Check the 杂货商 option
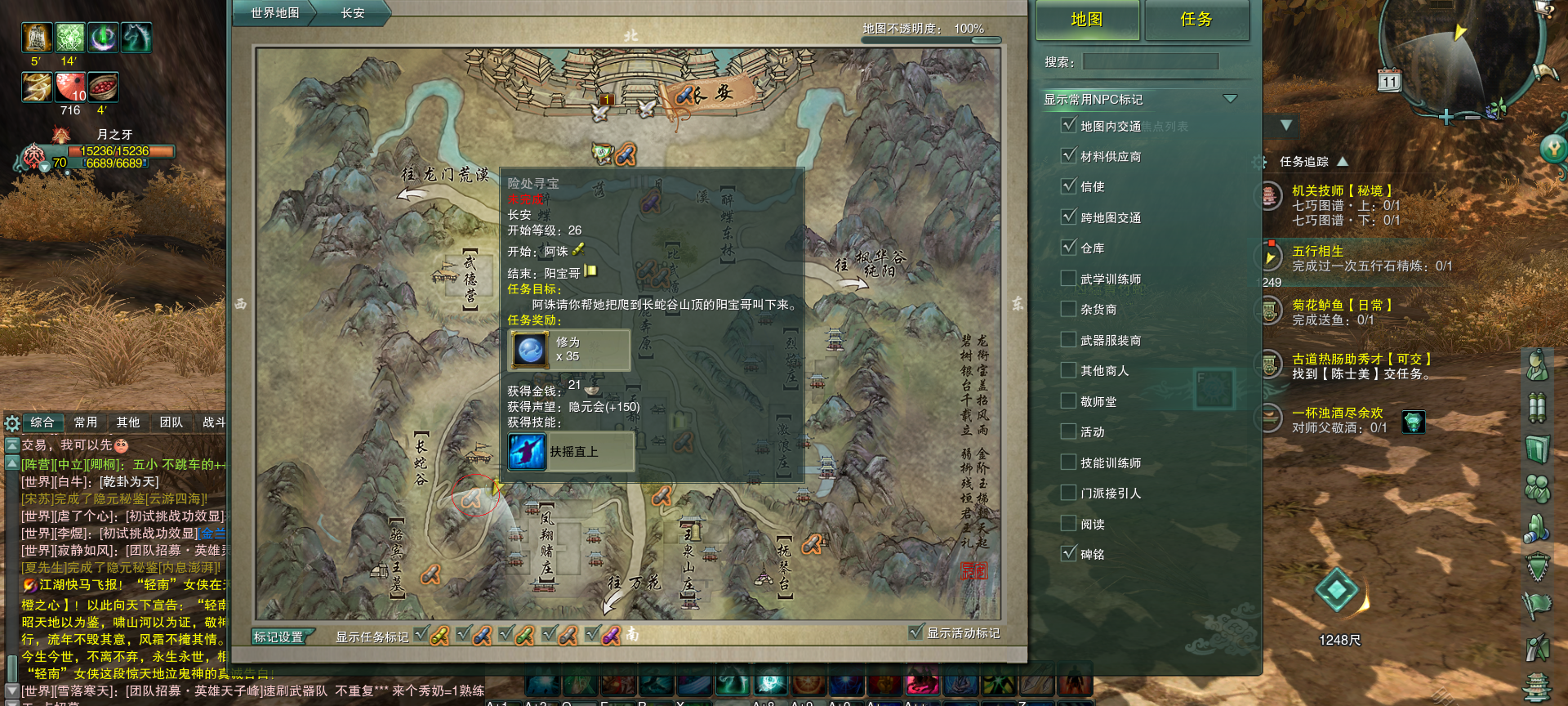This screenshot has width=1568, height=706. coord(1068,309)
